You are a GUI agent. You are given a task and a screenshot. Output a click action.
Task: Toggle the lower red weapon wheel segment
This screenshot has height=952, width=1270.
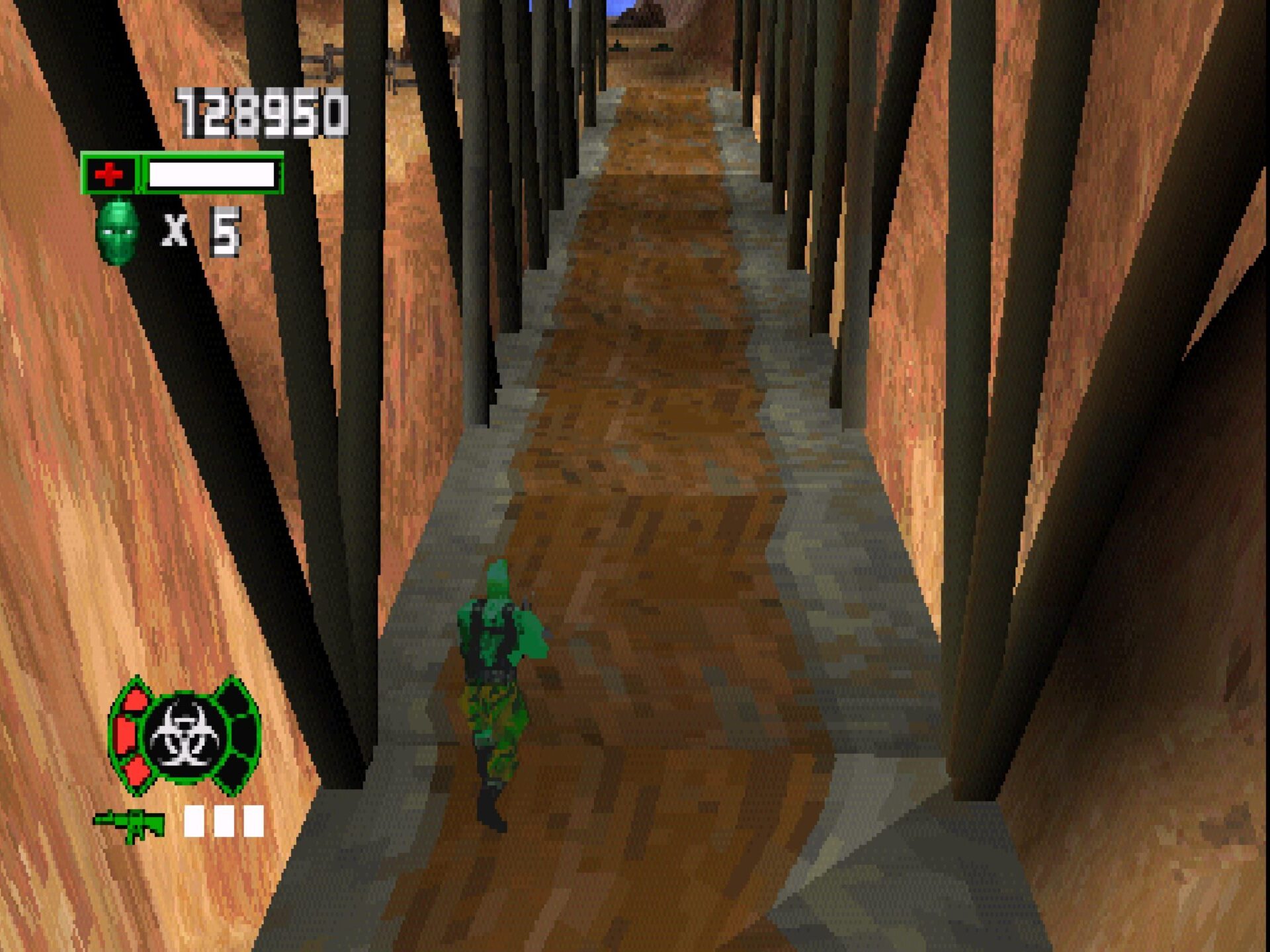click(x=136, y=770)
